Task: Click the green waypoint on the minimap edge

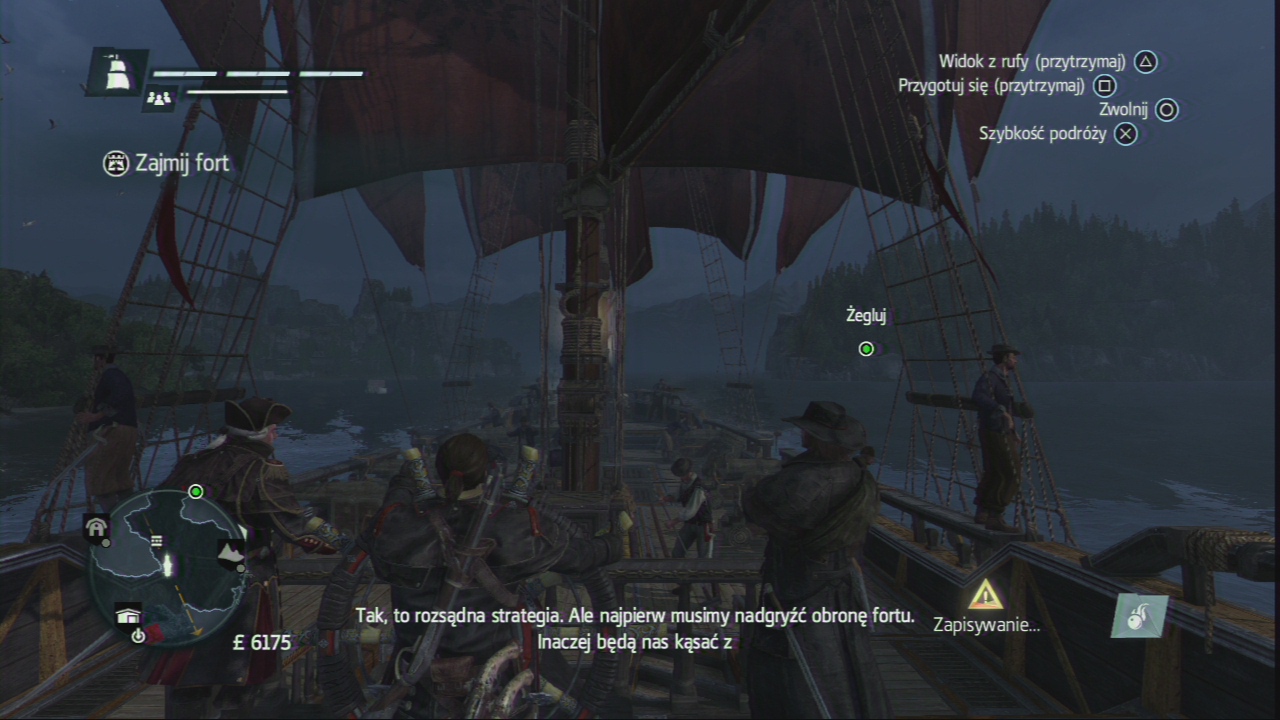Action: point(196,491)
